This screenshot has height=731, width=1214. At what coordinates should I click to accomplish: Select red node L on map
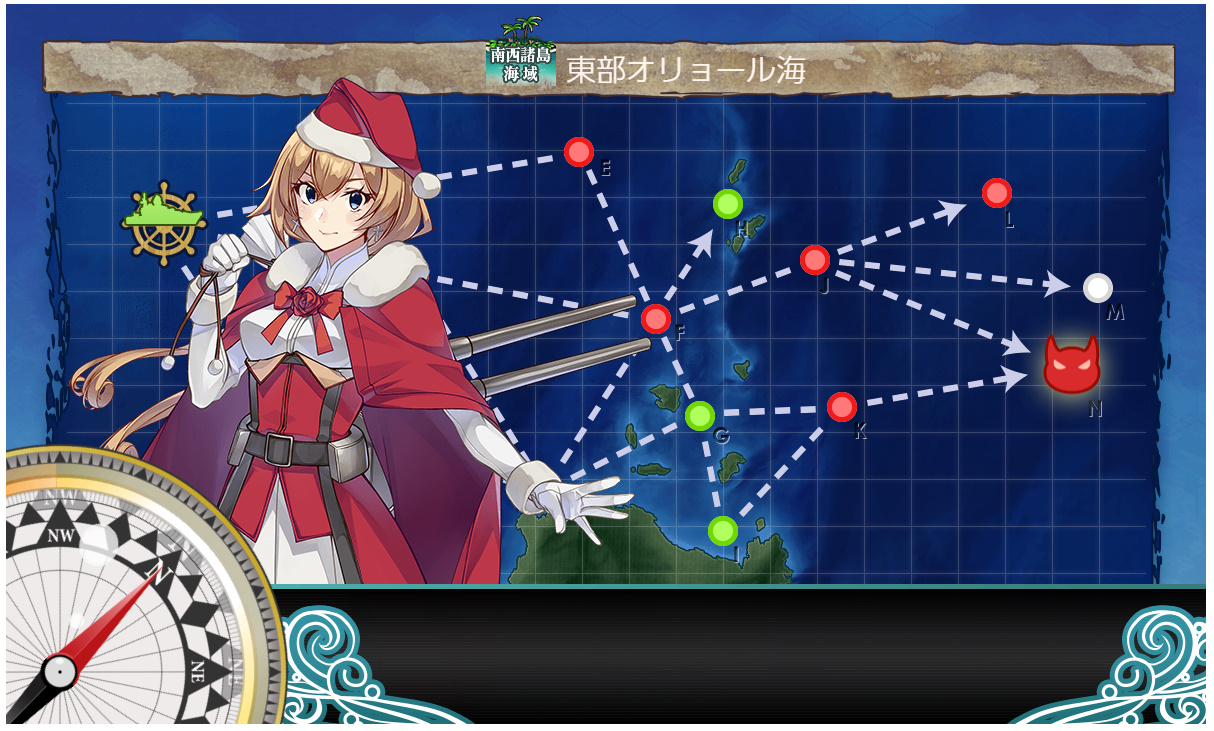coord(996,193)
